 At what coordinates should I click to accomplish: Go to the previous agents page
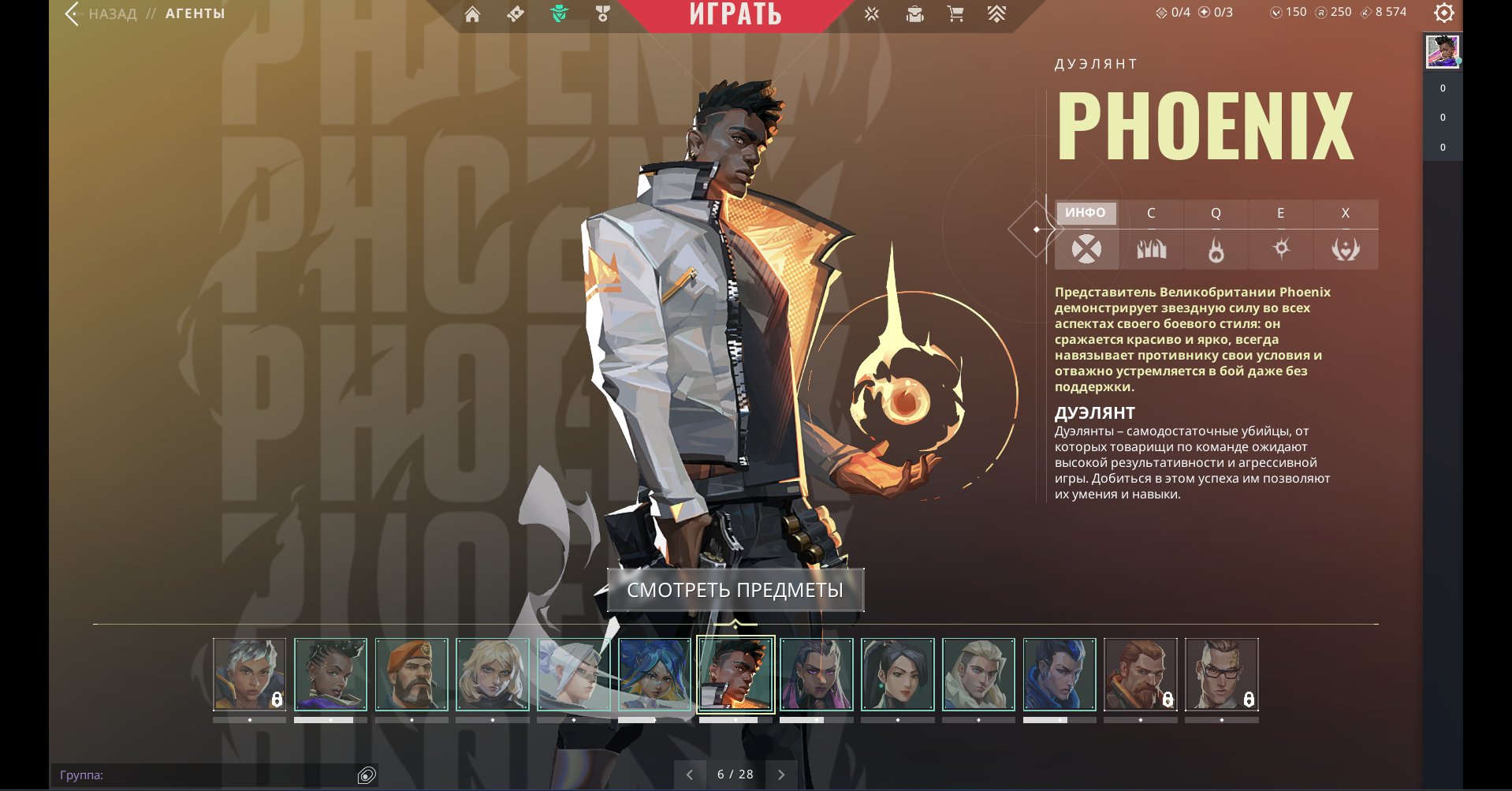coord(690,774)
